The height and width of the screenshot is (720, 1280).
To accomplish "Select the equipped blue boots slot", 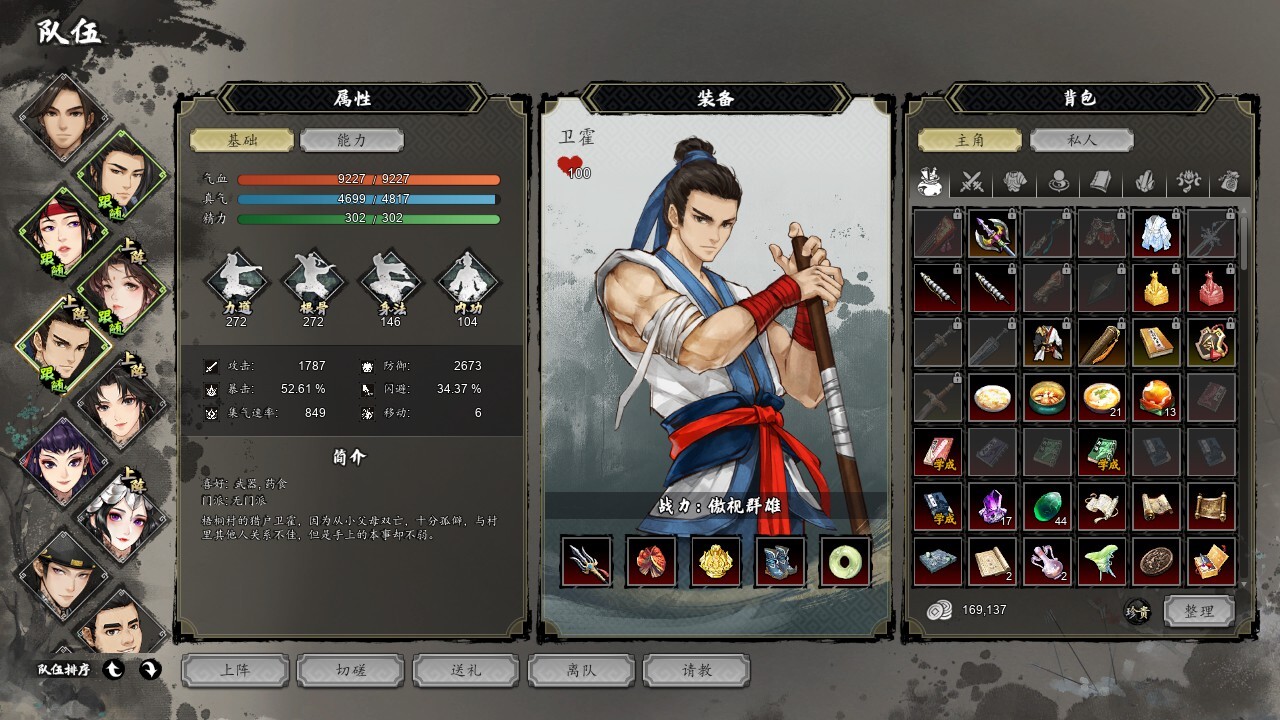I will 781,560.
